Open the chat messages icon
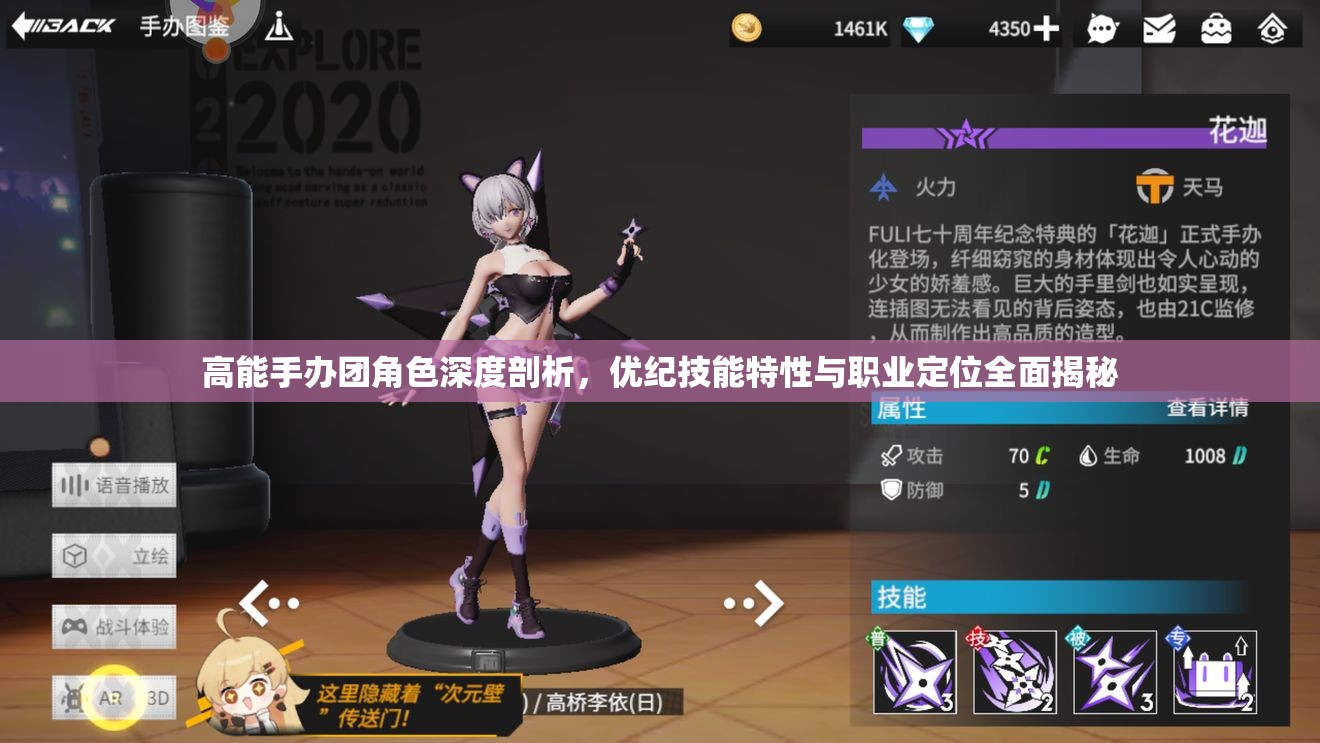Viewport: 1320px width, 743px height. [1101, 29]
